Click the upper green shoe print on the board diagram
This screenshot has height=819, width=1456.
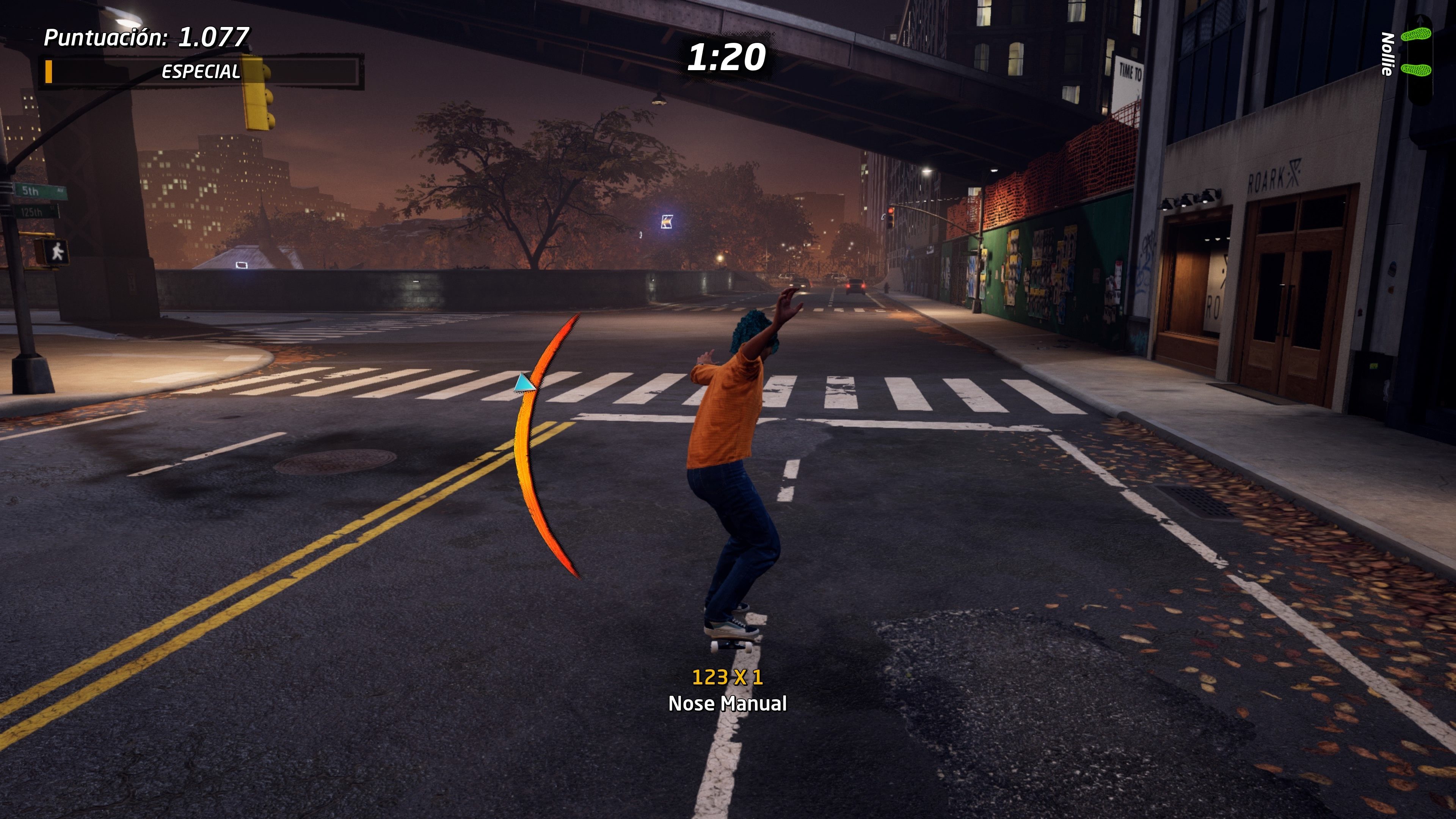1417,35
